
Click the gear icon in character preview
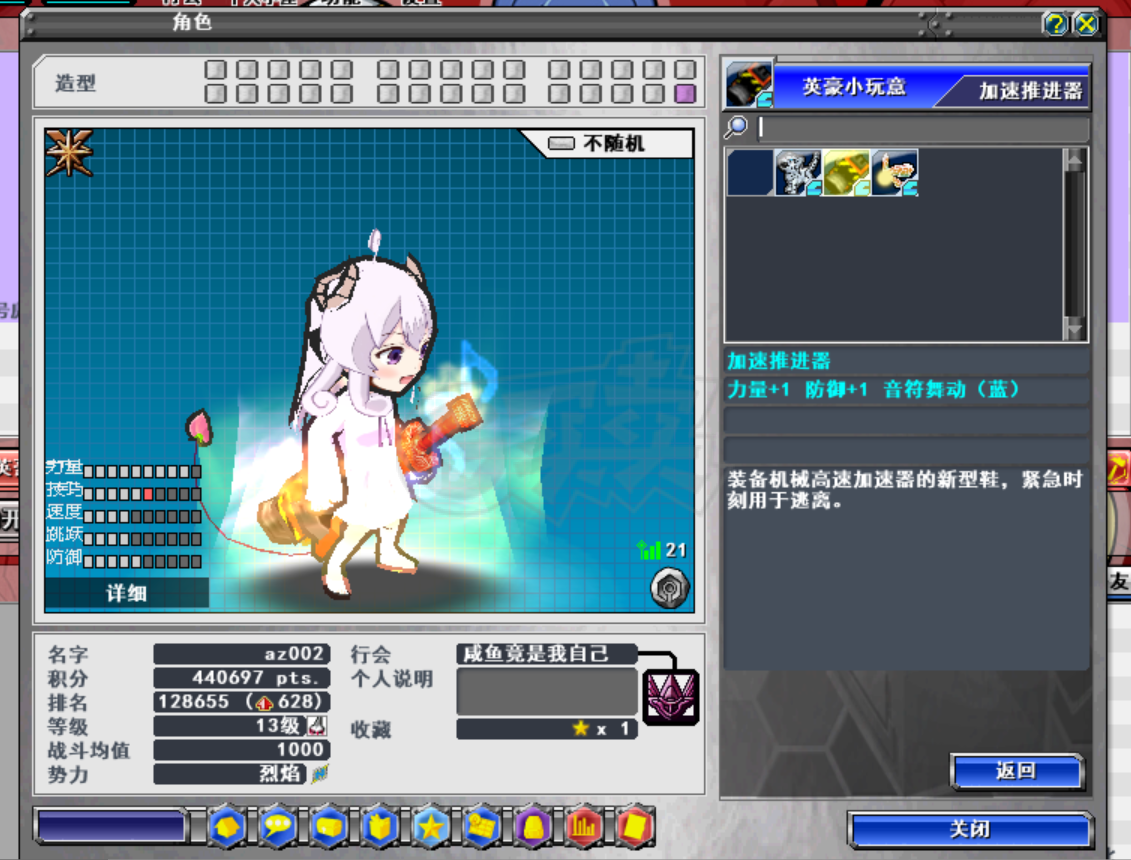(x=668, y=588)
